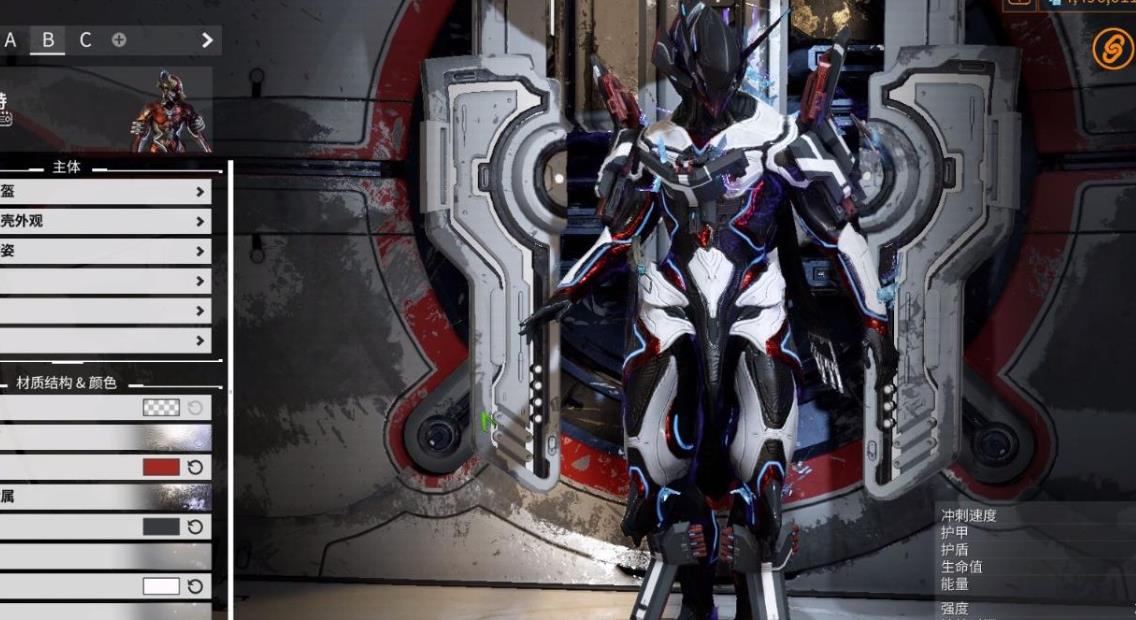Image resolution: width=1136 pixels, height=620 pixels.
Task: Select the Warframe portrait thumbnail
Action: (x=171, y=111)
